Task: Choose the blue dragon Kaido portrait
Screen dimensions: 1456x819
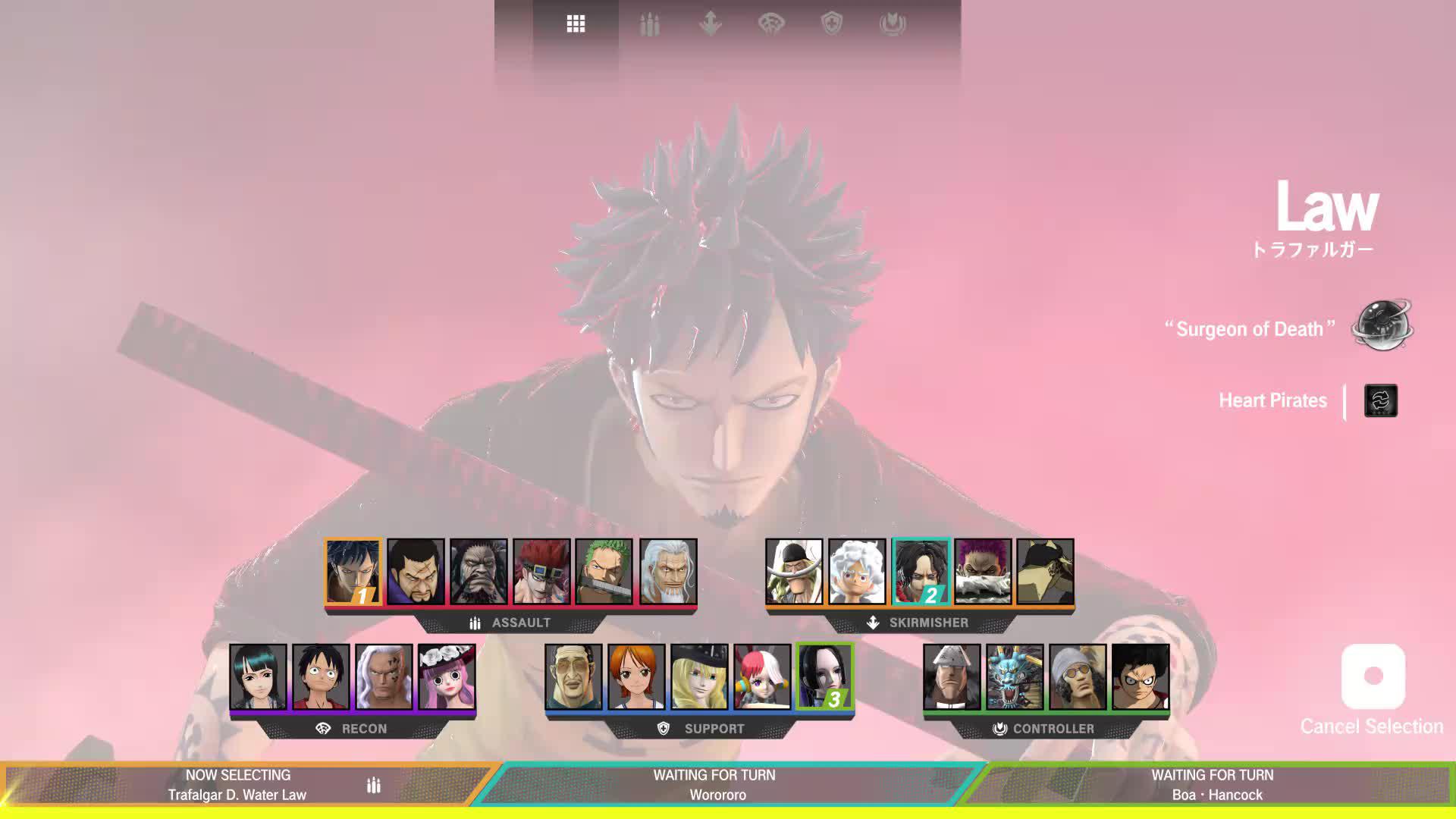Action: [x=1015, y=677]
